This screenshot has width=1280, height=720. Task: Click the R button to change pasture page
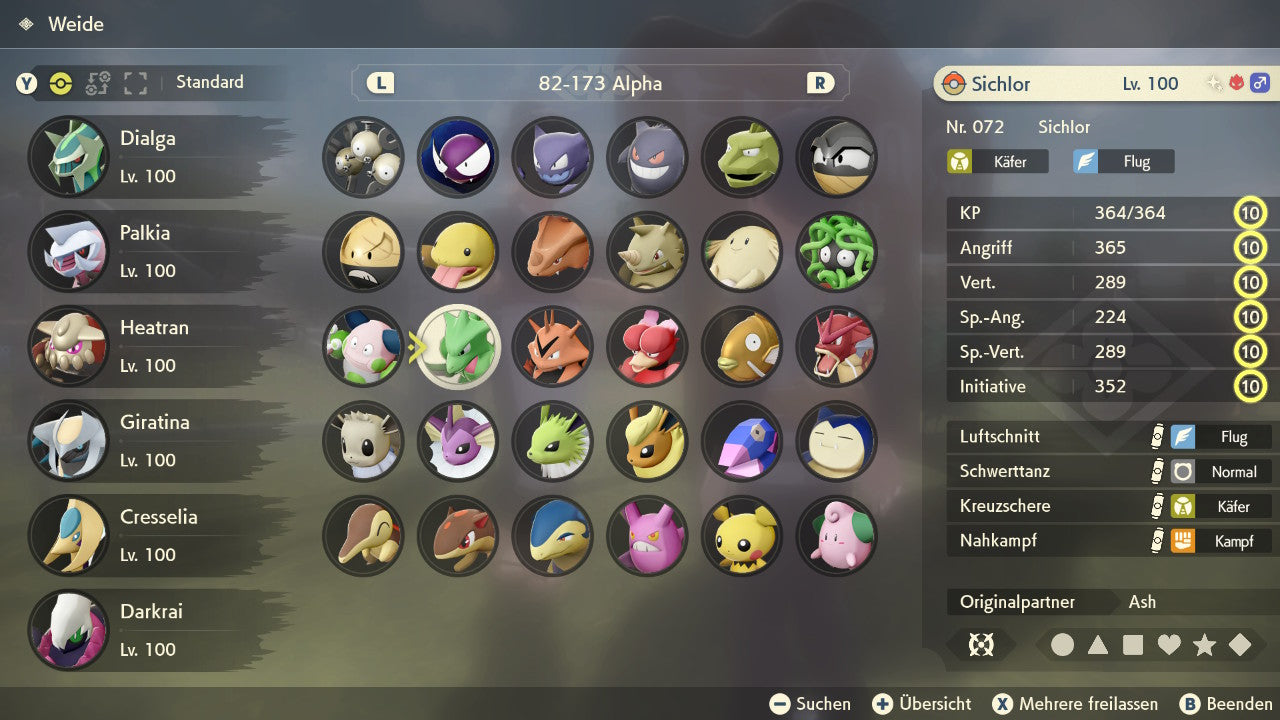[820, 84]
